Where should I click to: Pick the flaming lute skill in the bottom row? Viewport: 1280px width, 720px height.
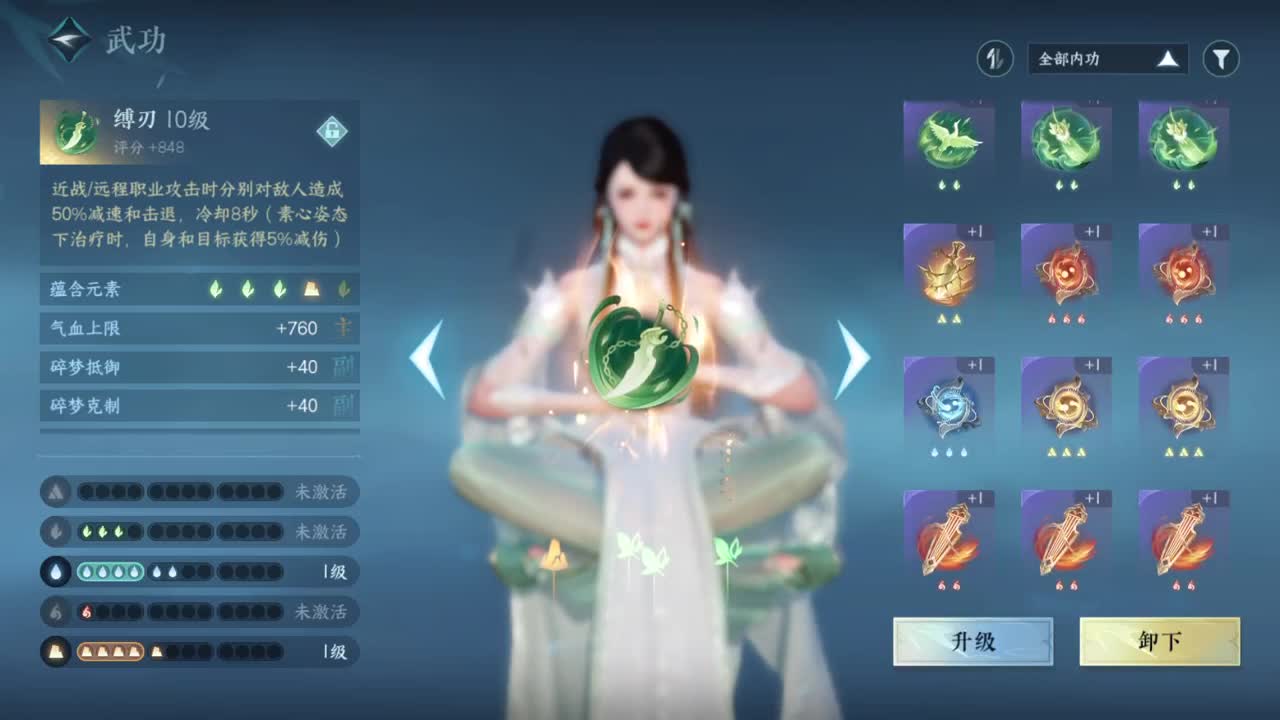[x=948, y=535]
